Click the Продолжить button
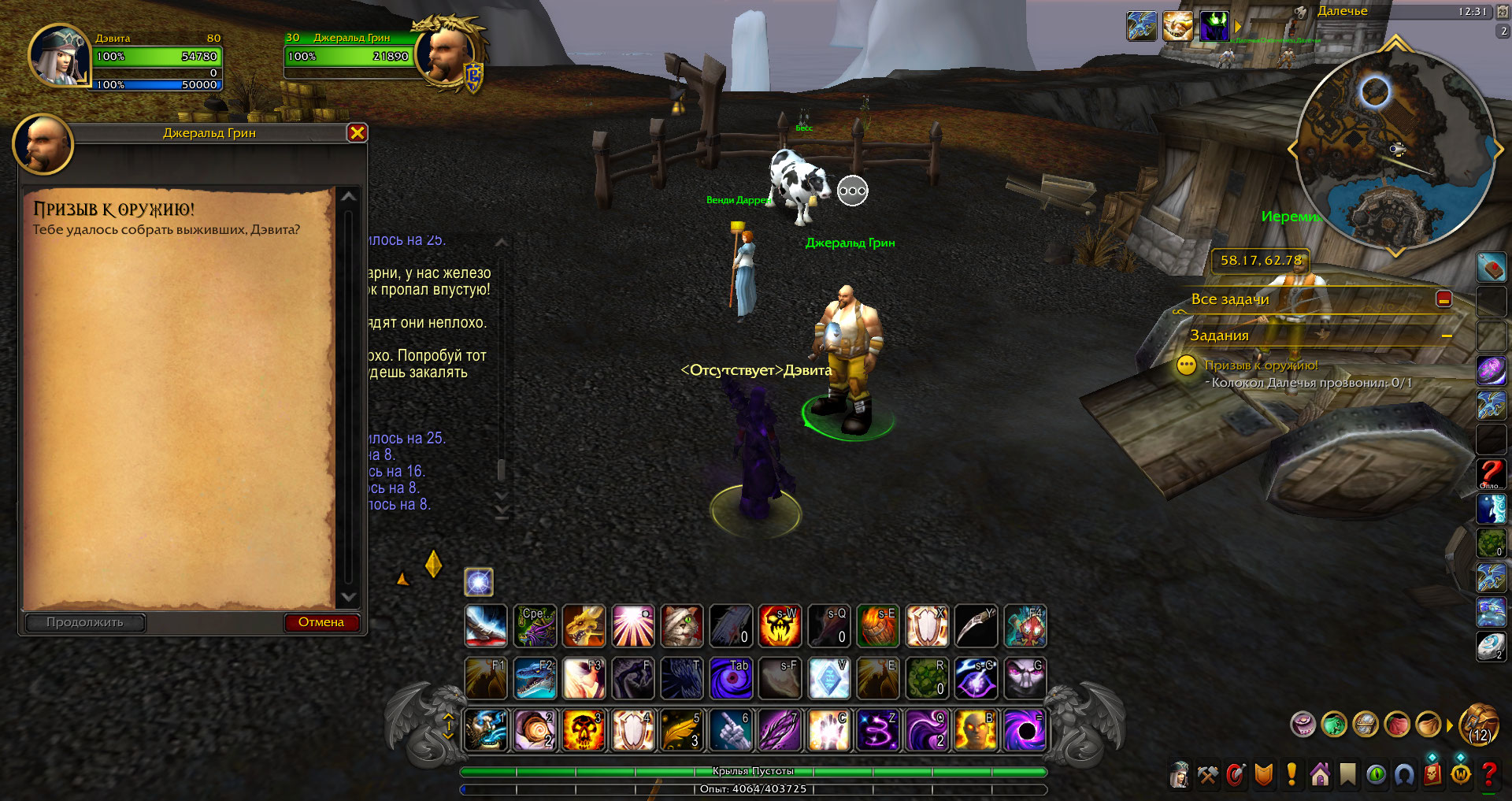The width and height of the screenshot is (1512, 801). (85, 622)
